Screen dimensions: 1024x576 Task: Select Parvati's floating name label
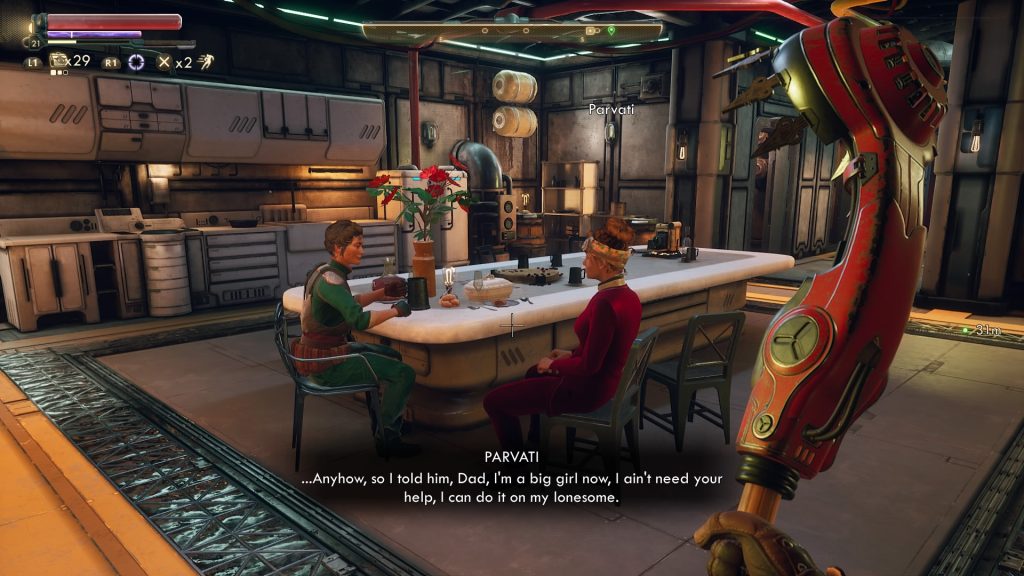(611, 108)
